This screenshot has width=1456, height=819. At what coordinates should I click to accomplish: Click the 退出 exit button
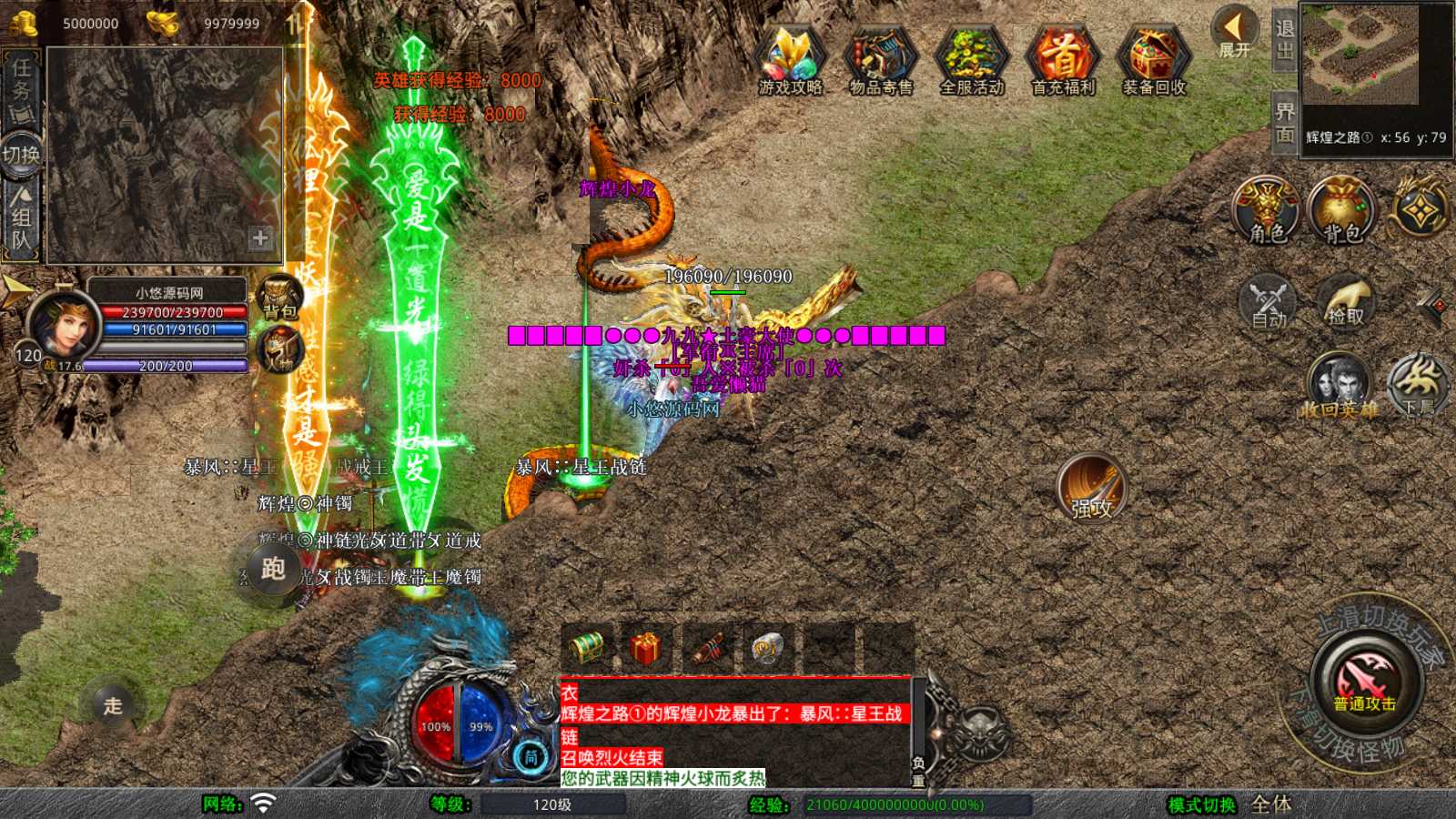click(1284, 40)
